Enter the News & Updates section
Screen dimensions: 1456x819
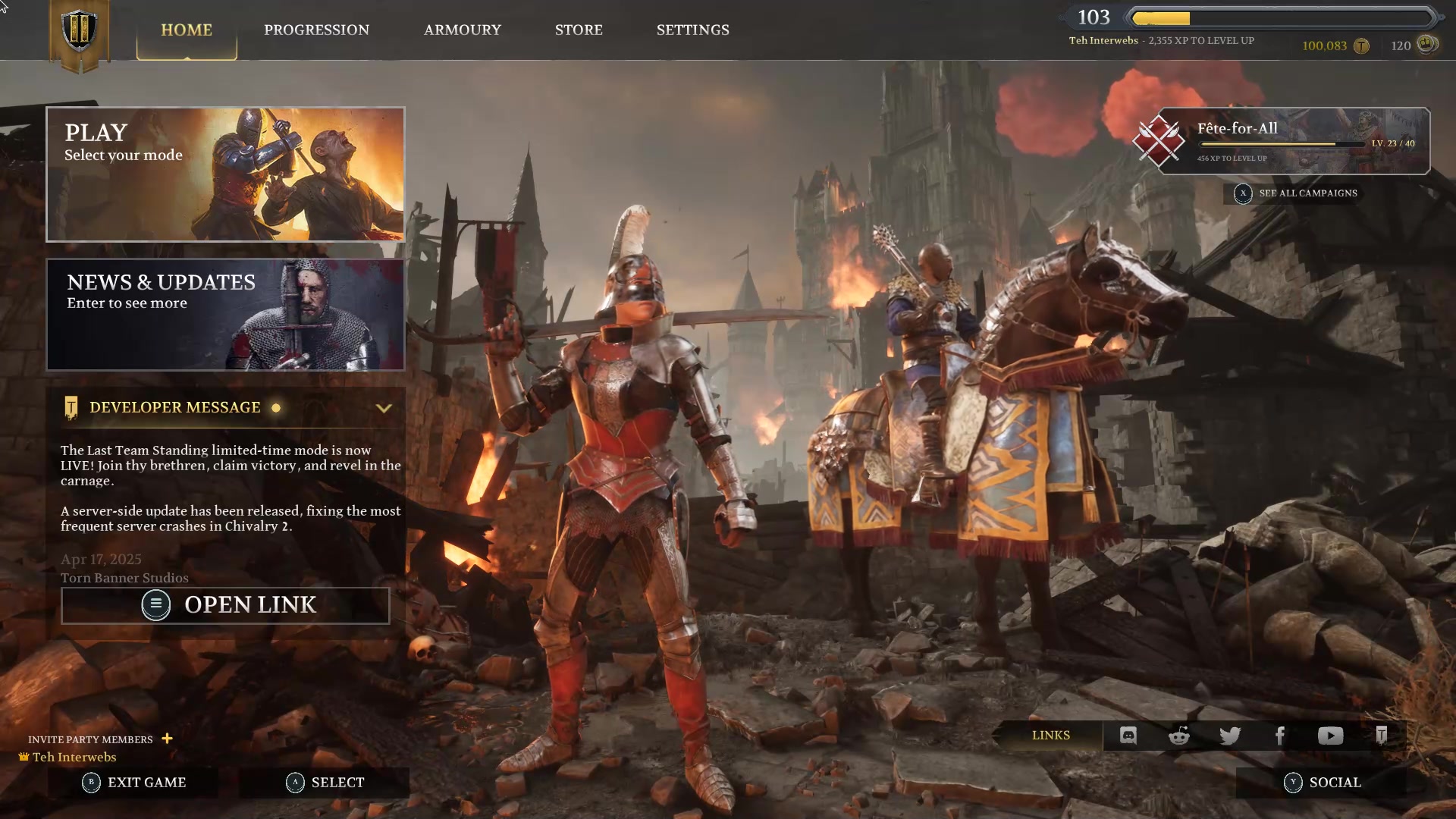[x=225, y=315]
